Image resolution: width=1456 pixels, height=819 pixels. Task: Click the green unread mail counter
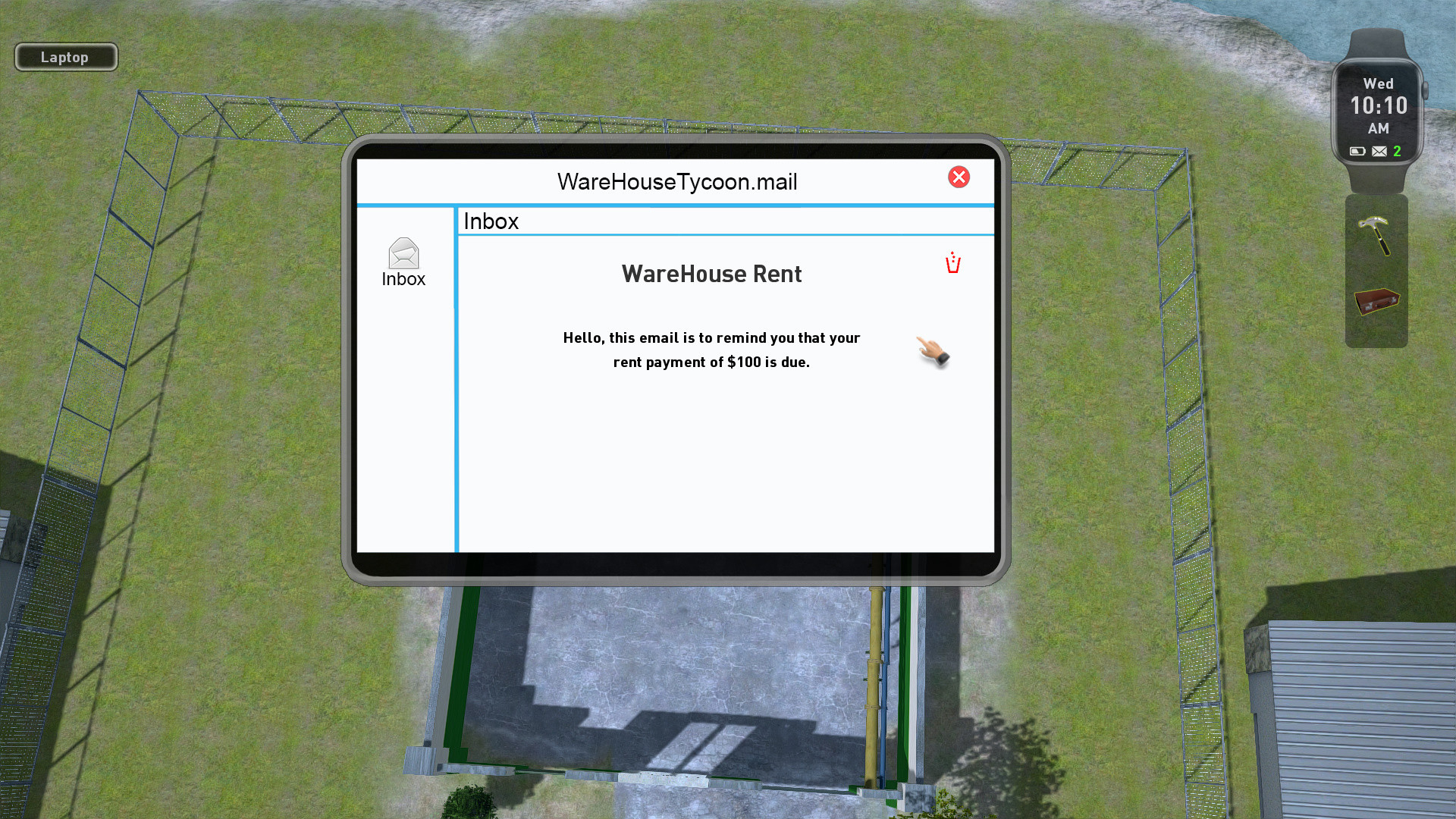click(1398, 151)
